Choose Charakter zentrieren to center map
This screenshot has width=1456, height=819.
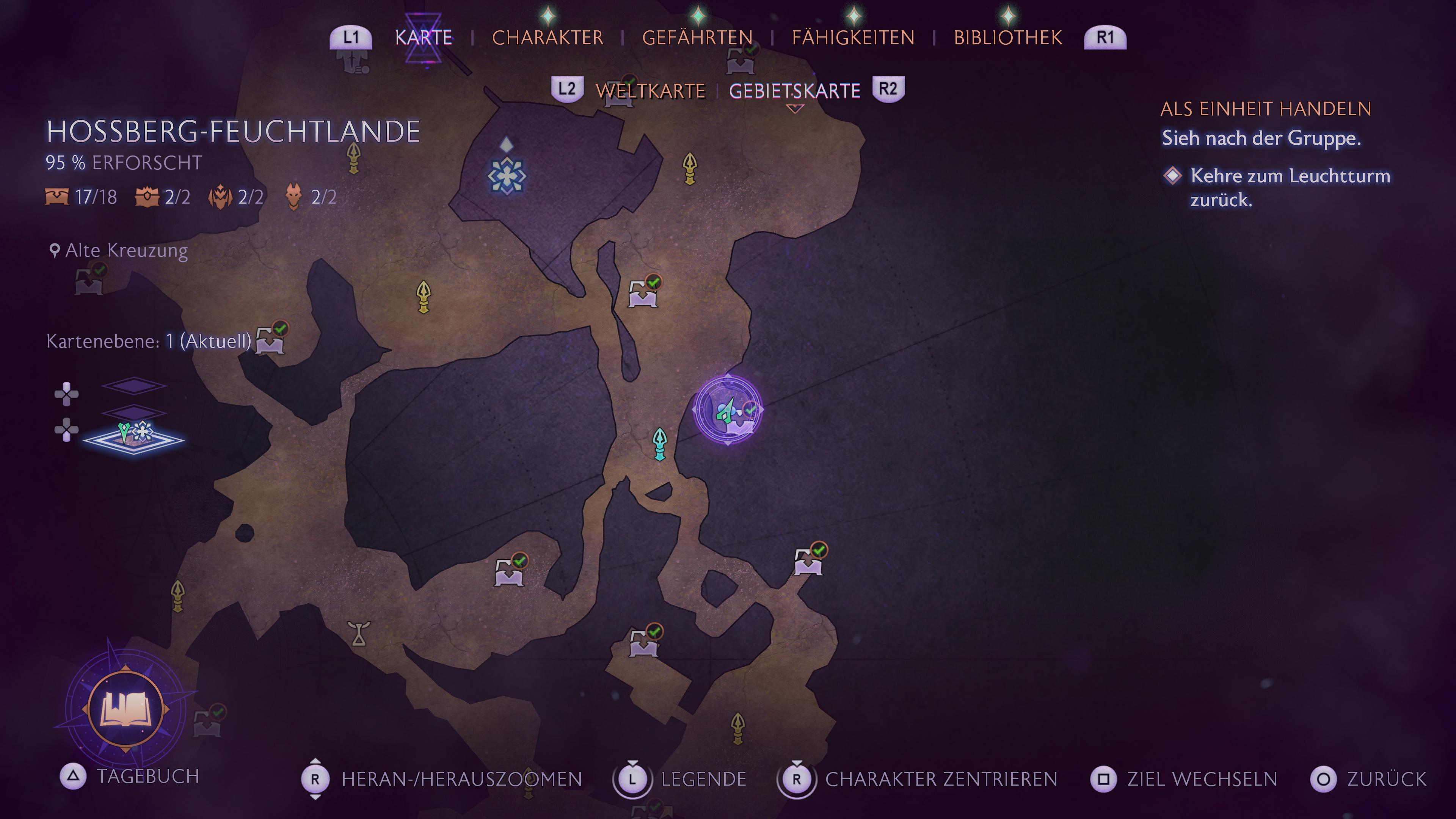pyautogui.click(x=940, y=779)
